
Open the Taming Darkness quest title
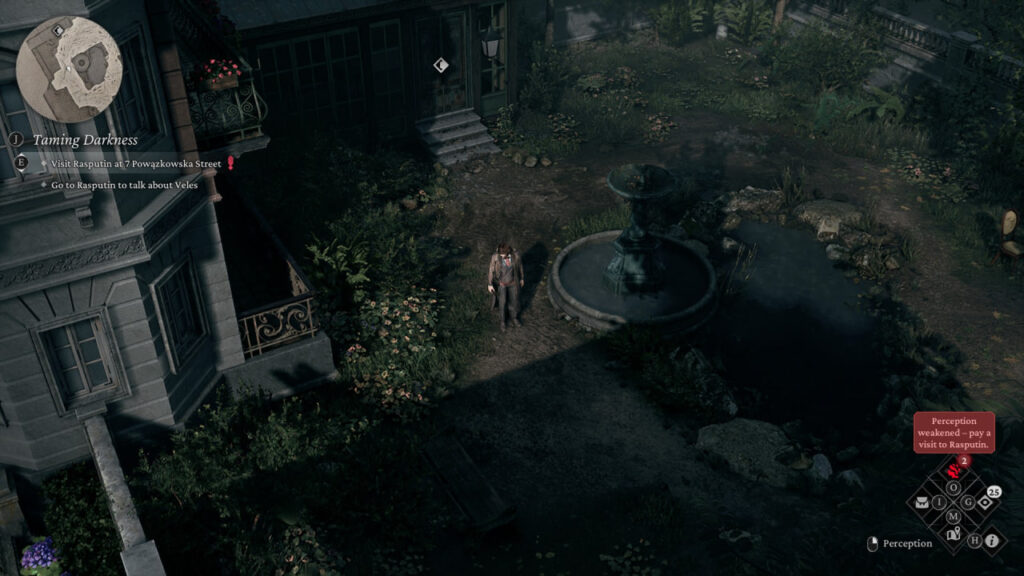pyautogui.click(x=85, y=140)
